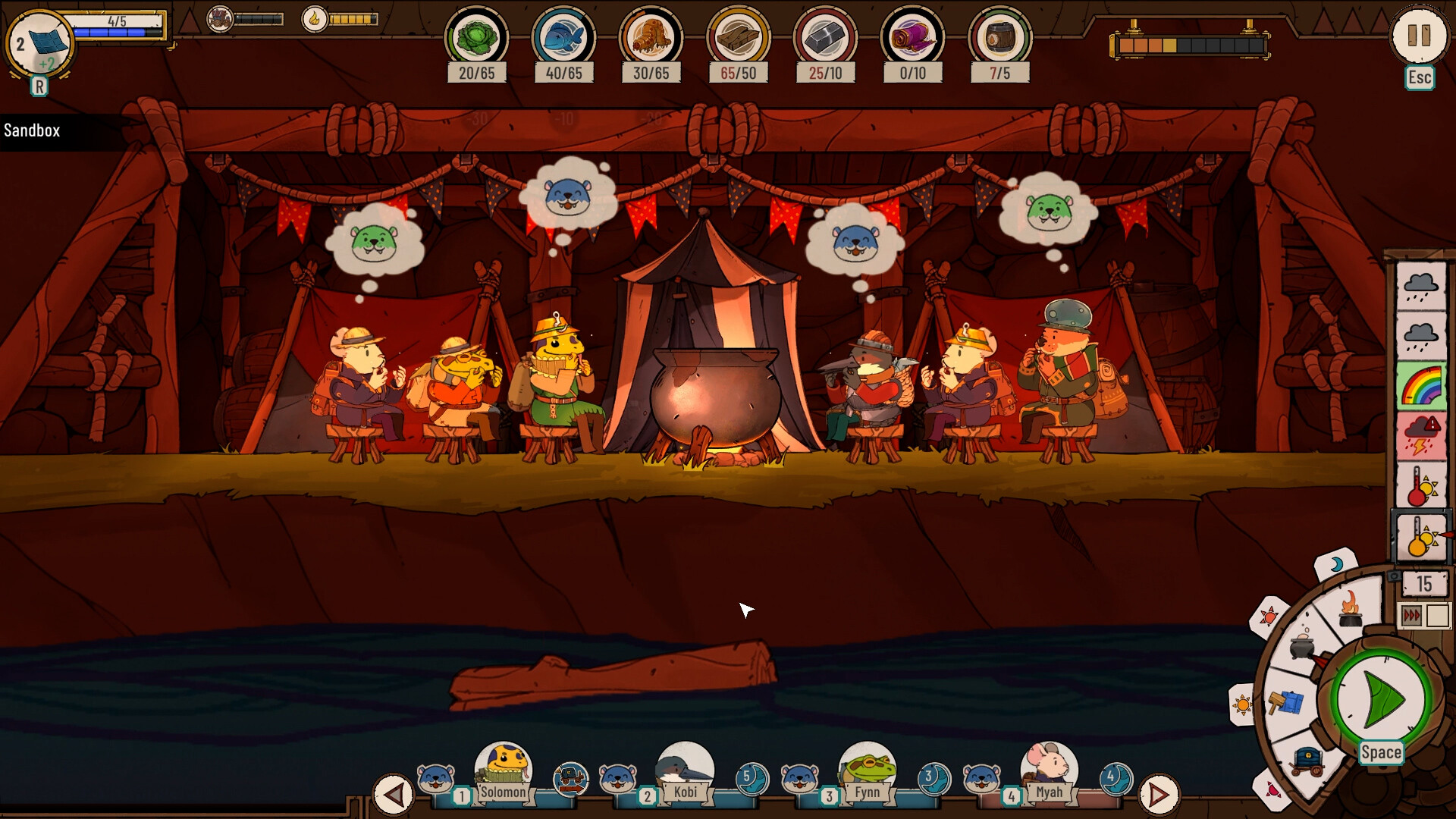The height and width of the screenshot is (819, 1456).
Task: Select the metal ingot resource icon
Action: click(x=825, y=37)
